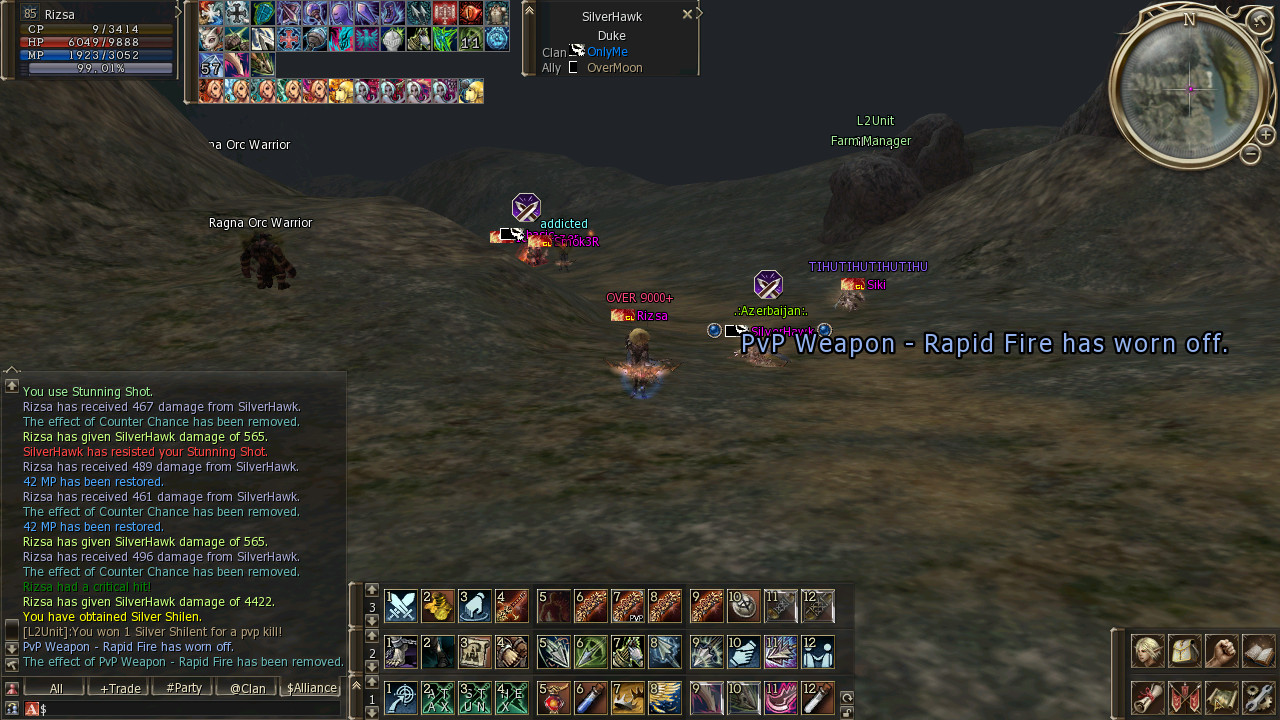The image size is (1280, 720).
Task: Open the clan banners icon
Action: 1184,697
